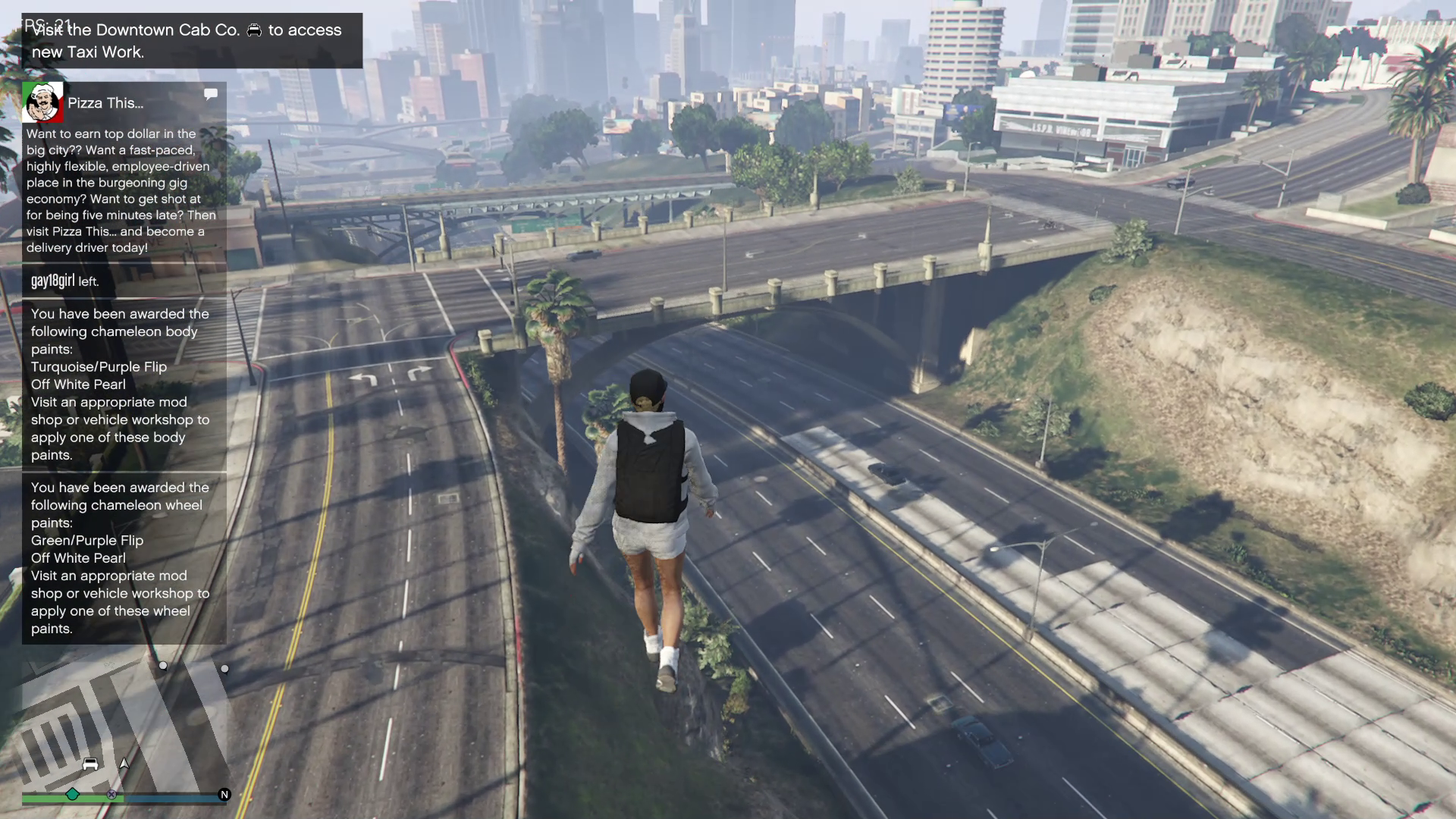Select the car blip on the minimap
Screen dimensions: 1456x819
click(90, 764)
